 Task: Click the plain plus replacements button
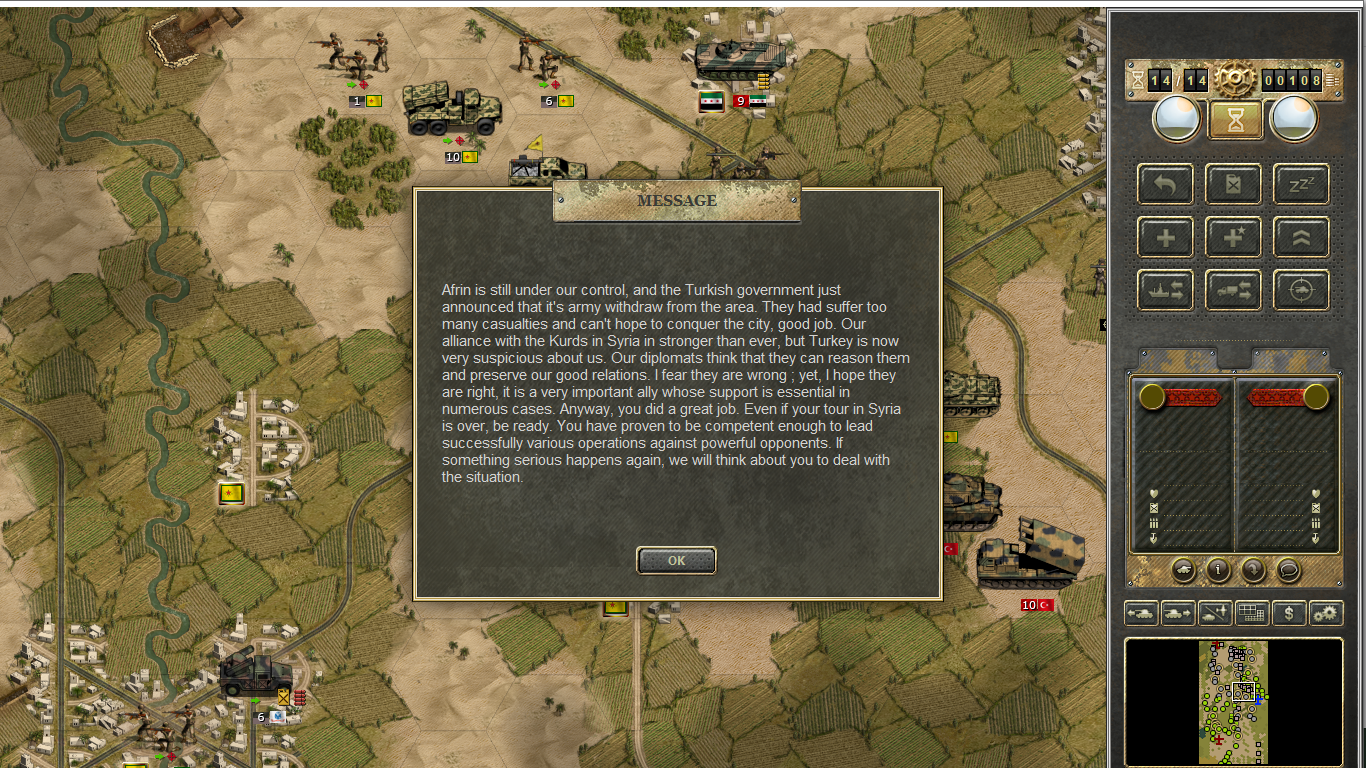click(x=1165, y=237)
